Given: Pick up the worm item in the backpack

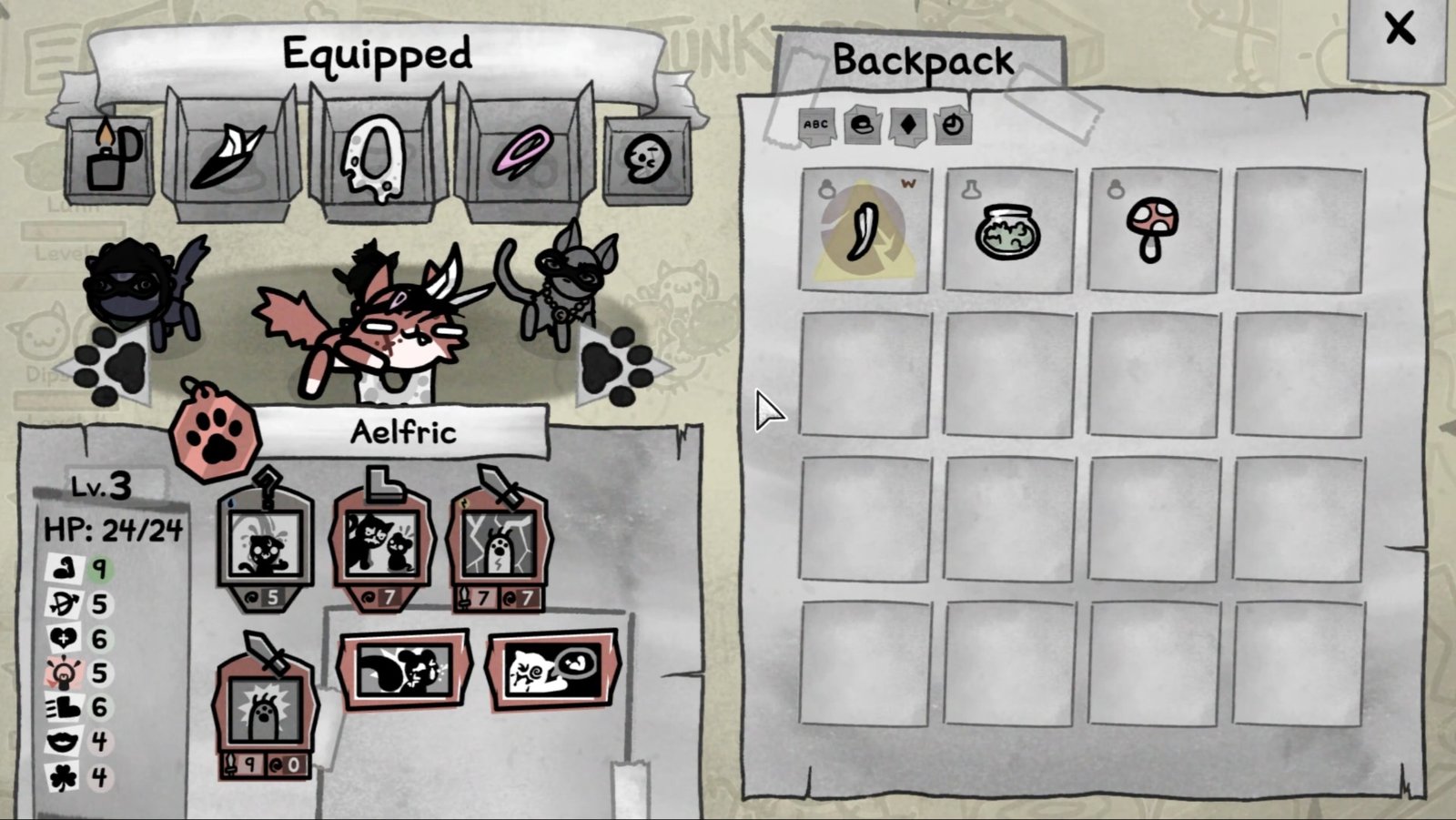Looking at the screenshot, I should coord(866,228).
